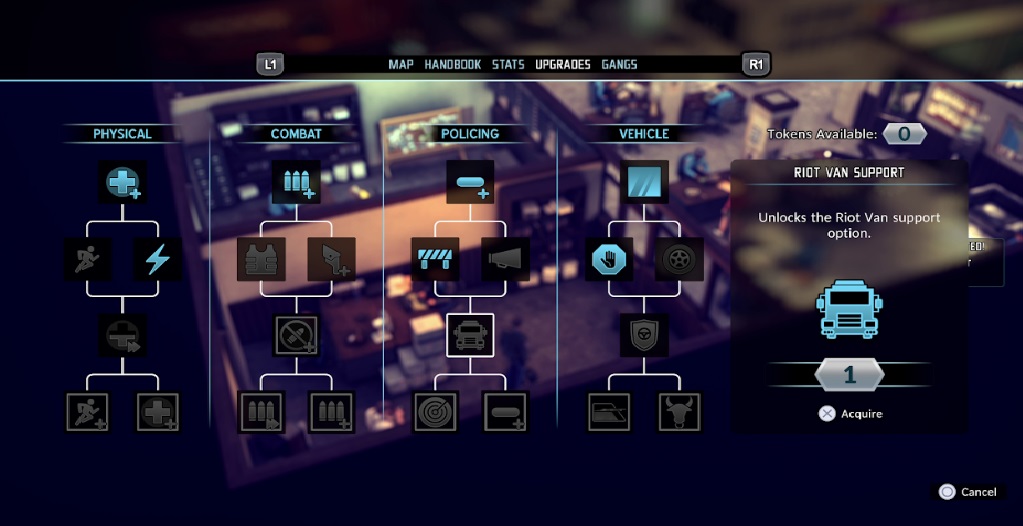Select the steering wheel shield upgrade

tap(644, 335)
